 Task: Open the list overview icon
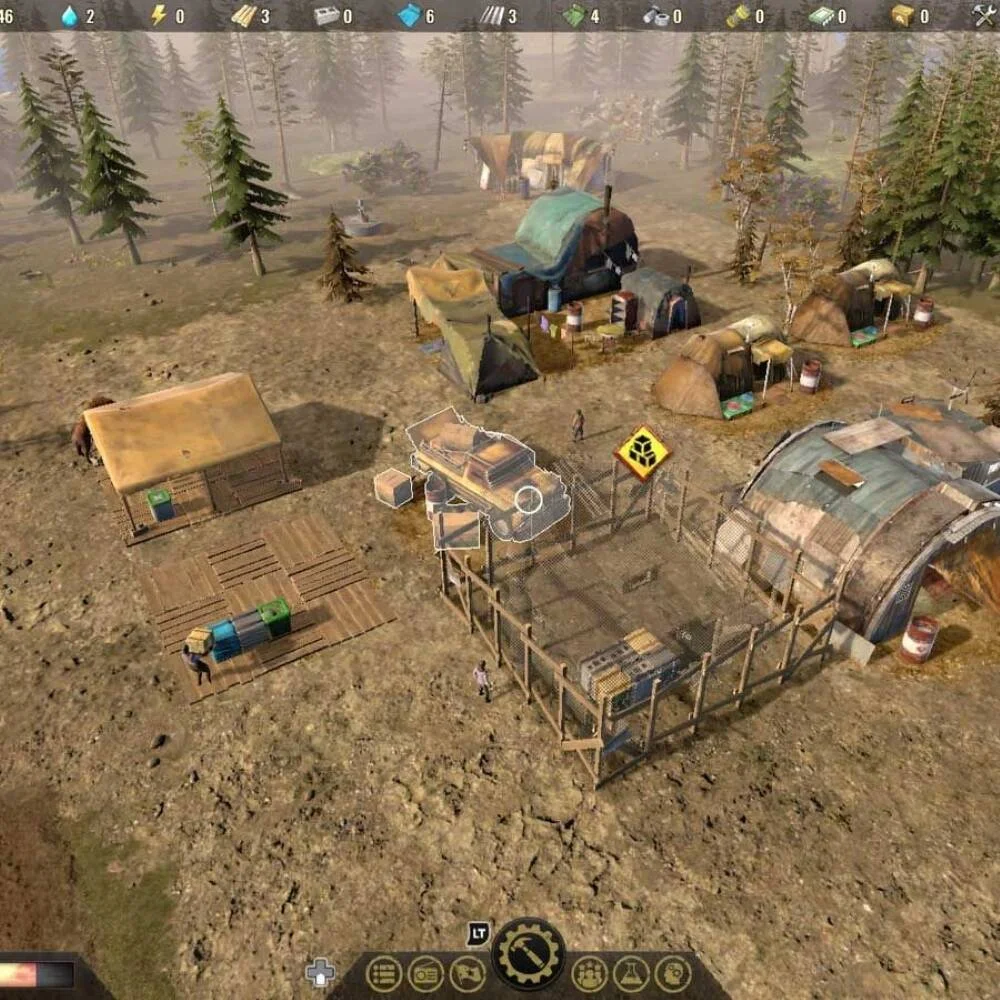click(383, 973)
